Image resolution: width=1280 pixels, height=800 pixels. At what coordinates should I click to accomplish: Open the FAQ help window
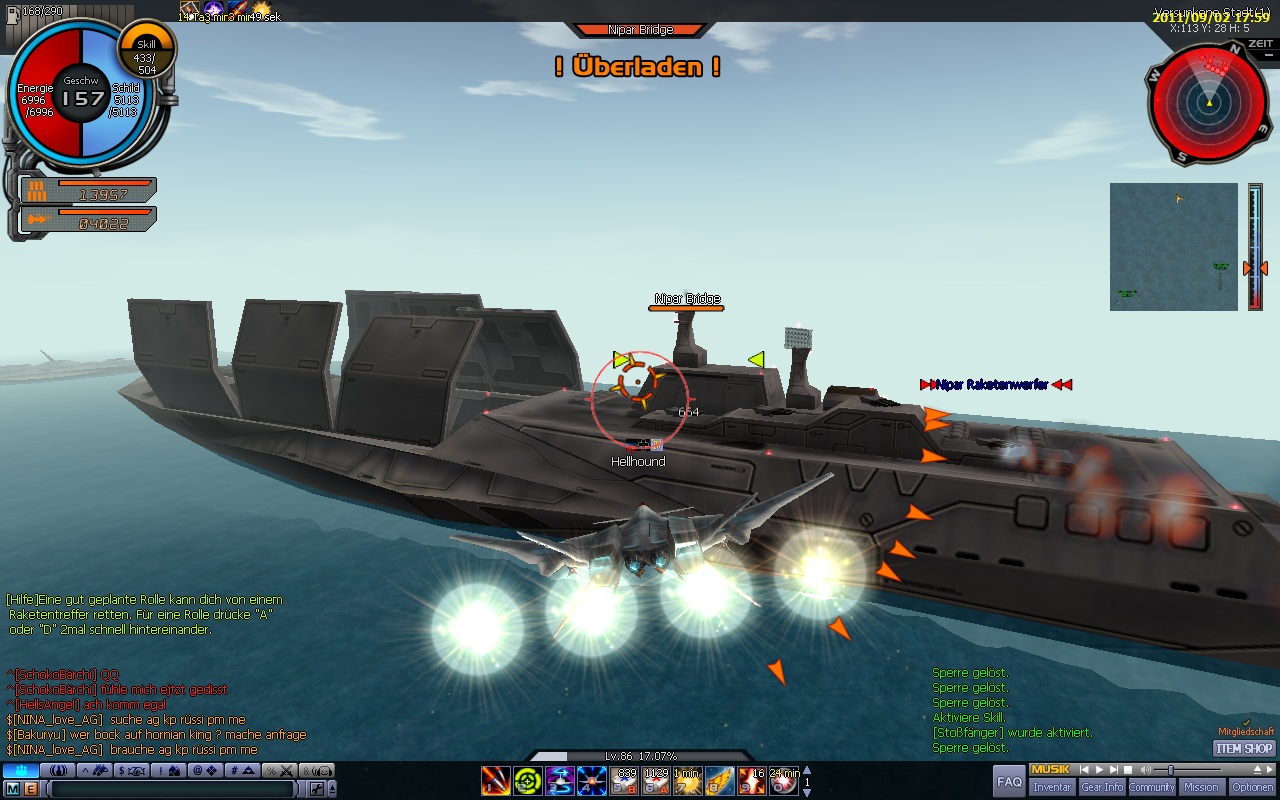tap(1009, 781)
